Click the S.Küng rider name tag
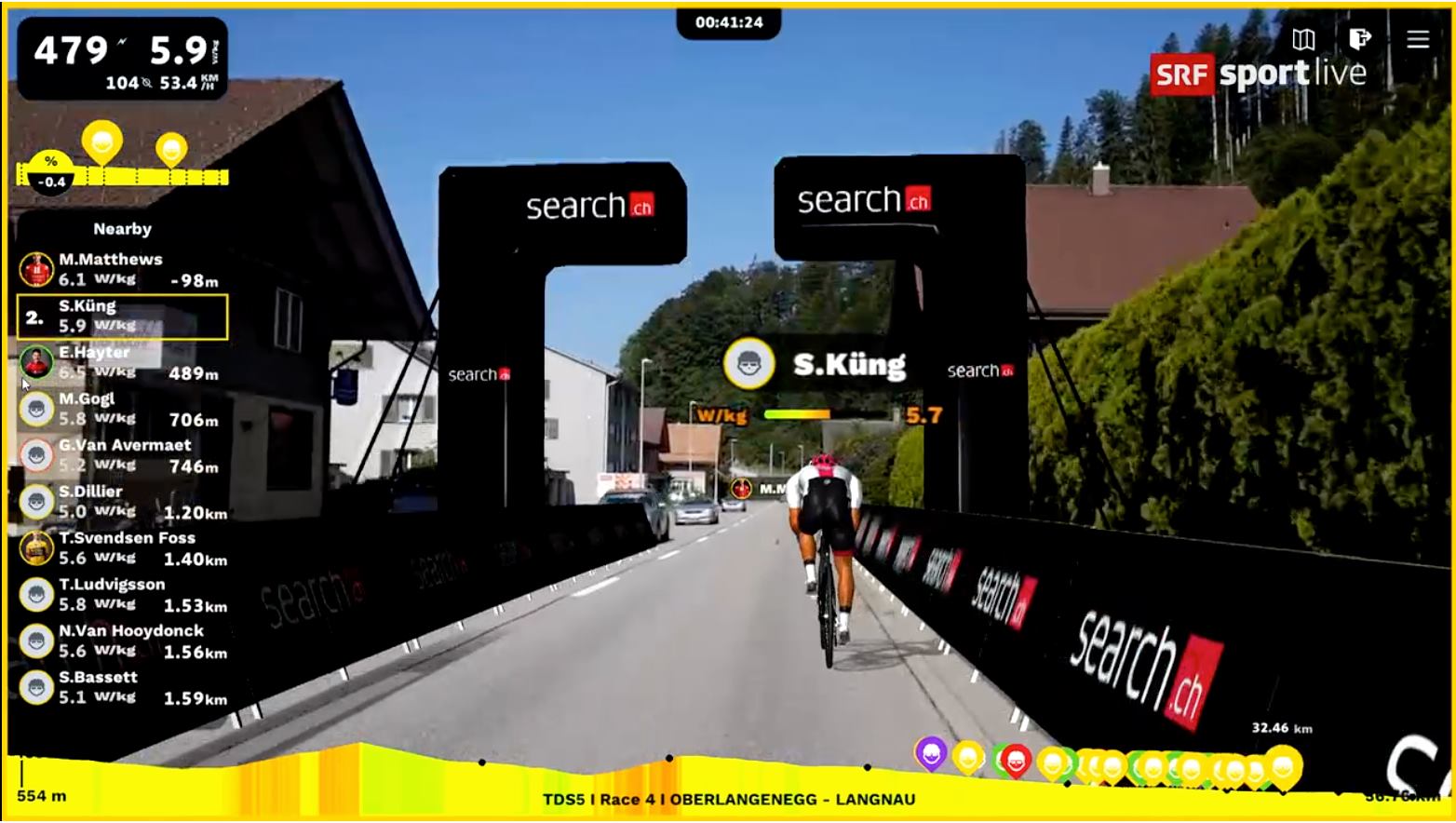The height and width of the screenshot is (823, 1456). coord(816,364)
